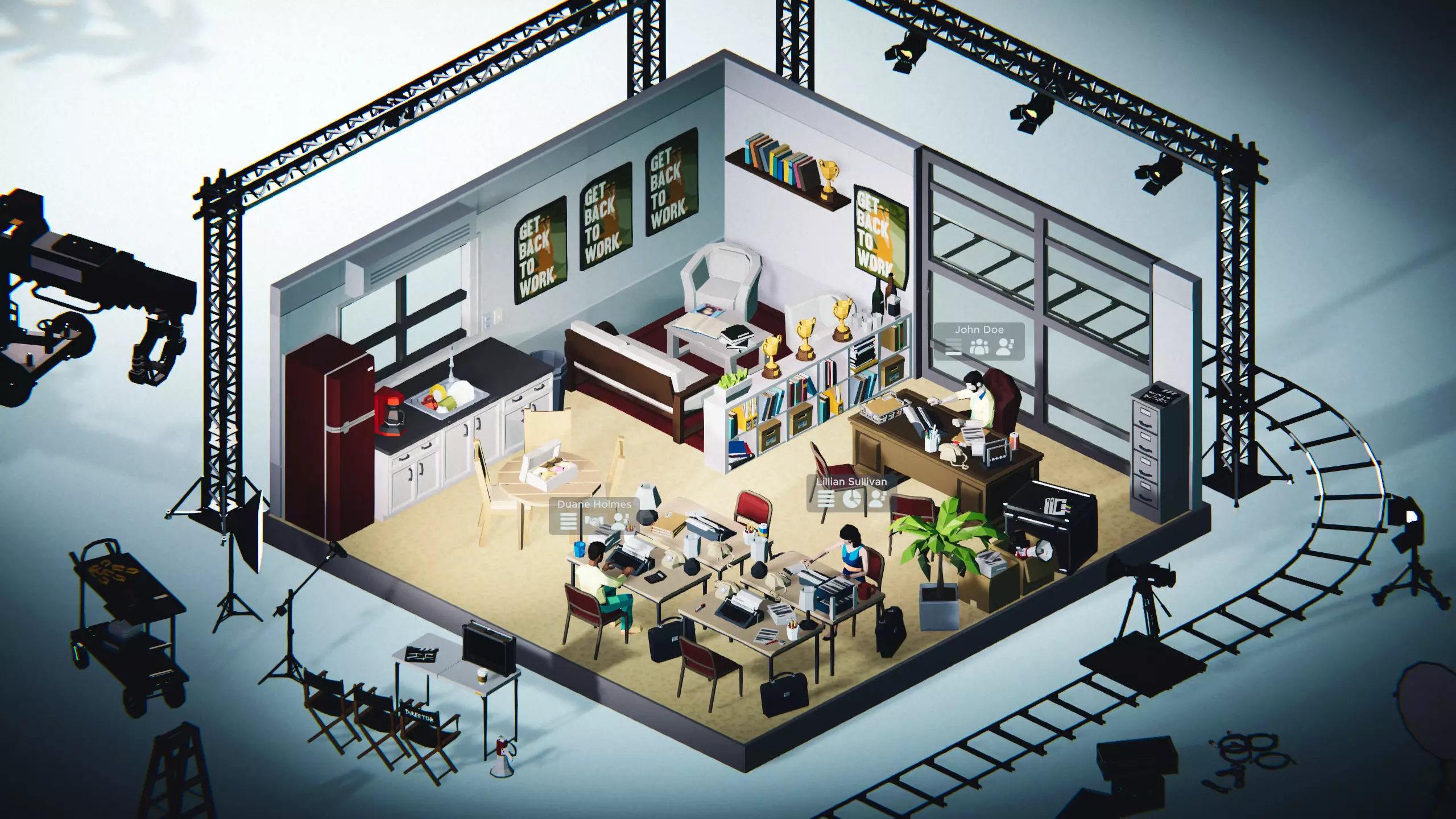This screenshot has width=1456, height=819.
Task: Select the Lillian Sullivan name label
Action: 852,482
